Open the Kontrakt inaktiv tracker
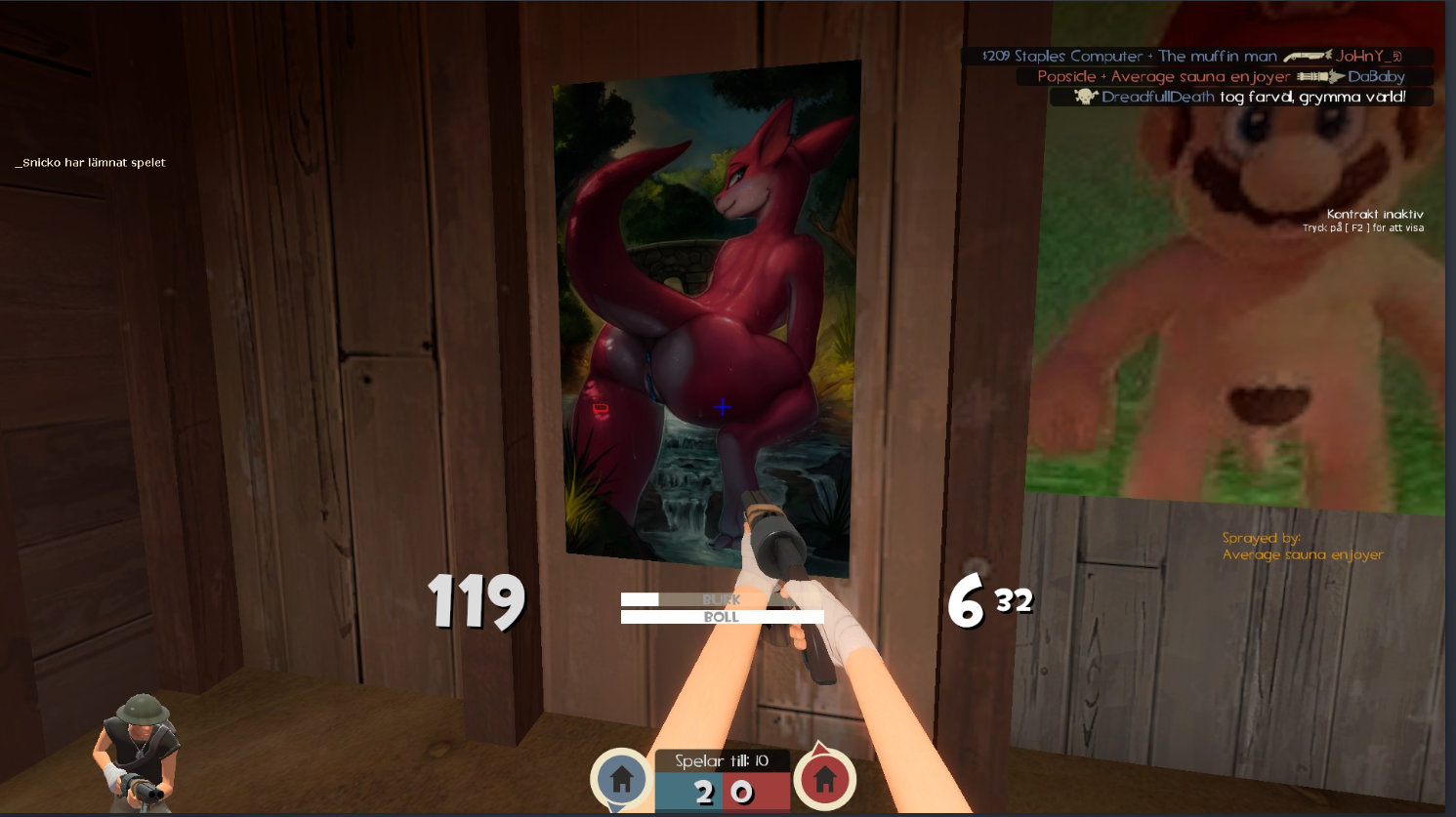The height and width of the screenshot is (817, 1456). (1374, 215)
